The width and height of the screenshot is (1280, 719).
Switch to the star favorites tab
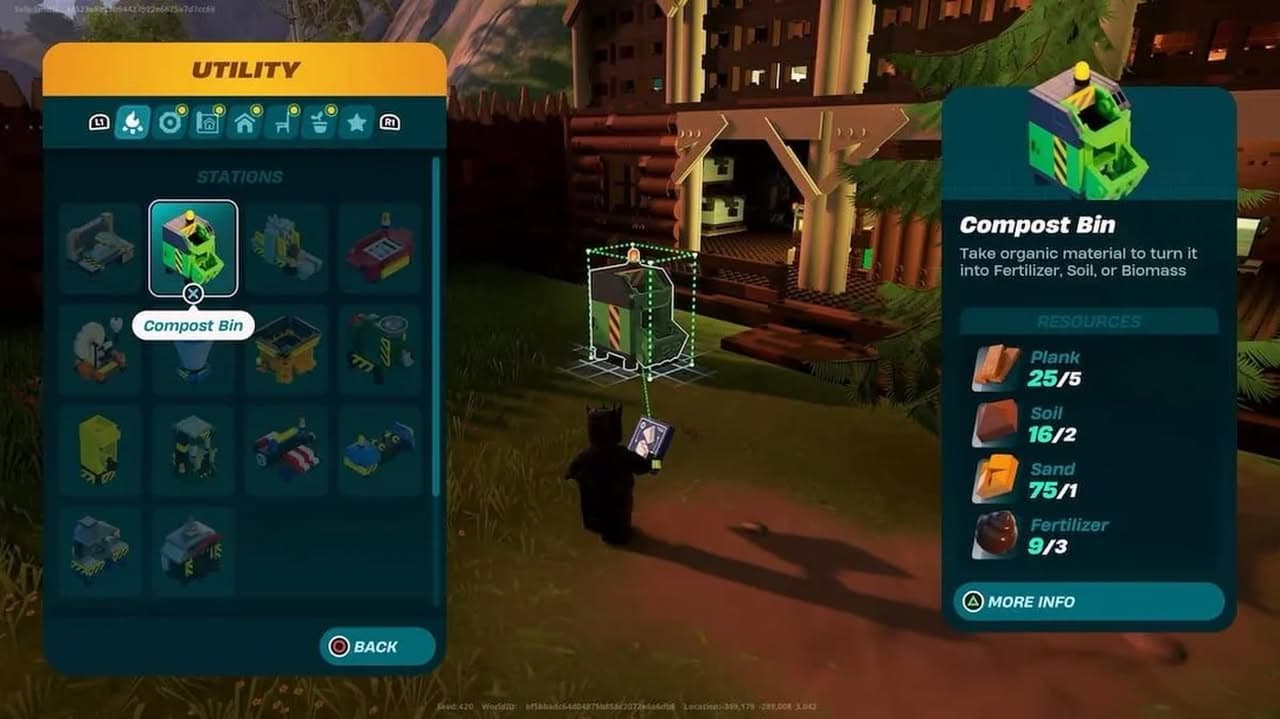356,123
